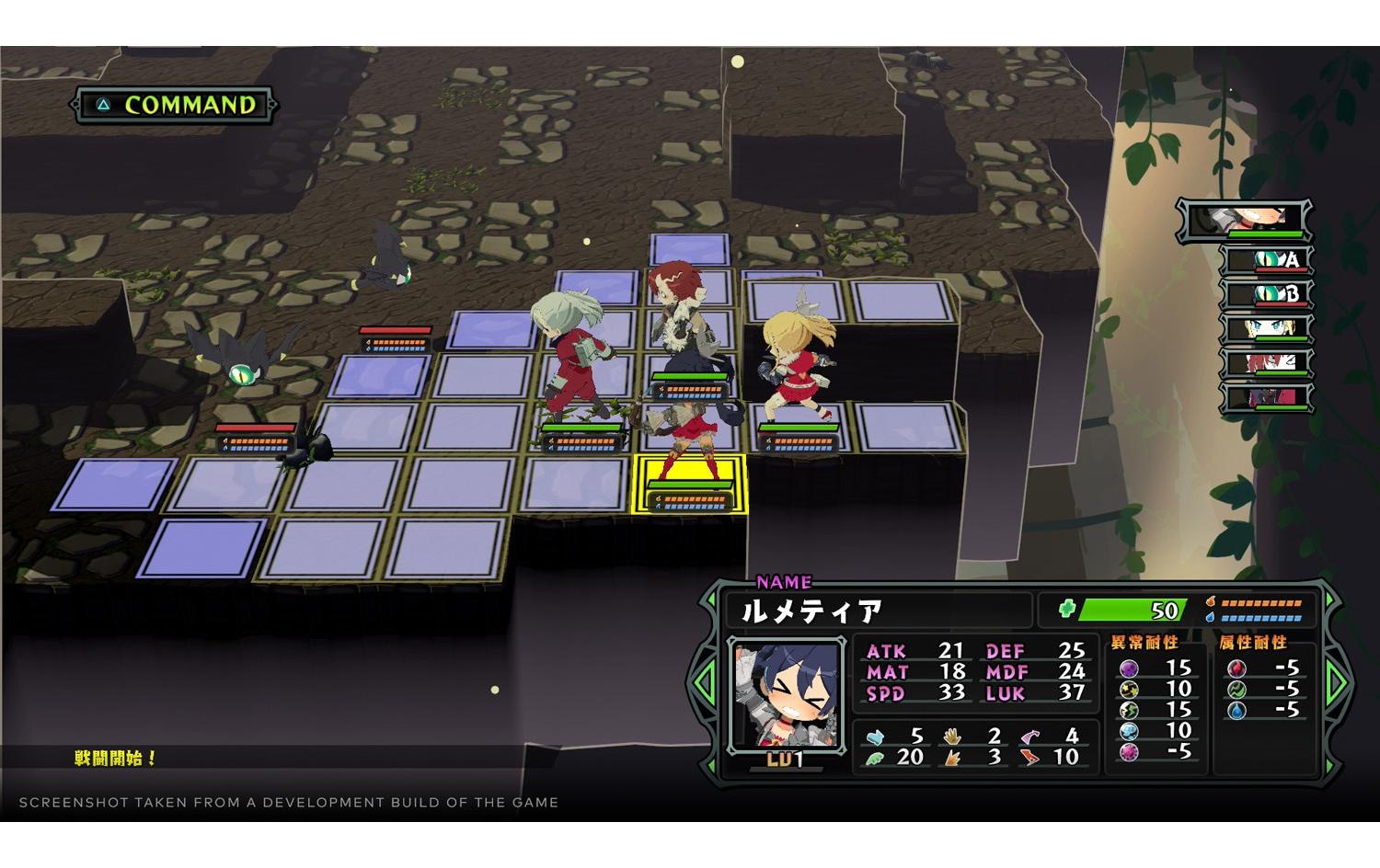
Task: Click ルメティア's portrait in the status panel
Action: (786, 694)
